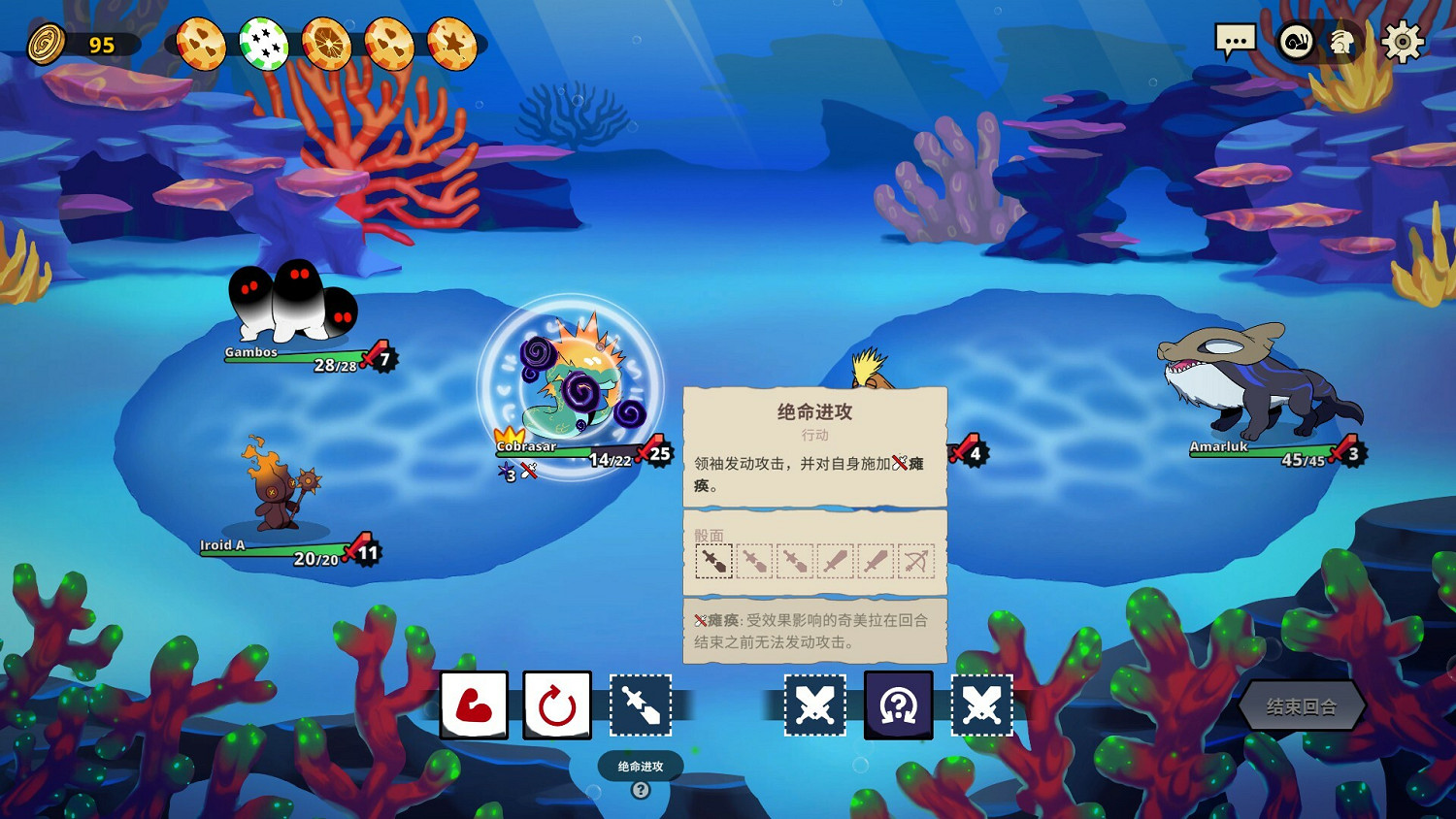Toggle the rightmost crossed swords enemy action
This screenshot has width=1456, height=819.
pyautogui.click(x=983, y=705)
